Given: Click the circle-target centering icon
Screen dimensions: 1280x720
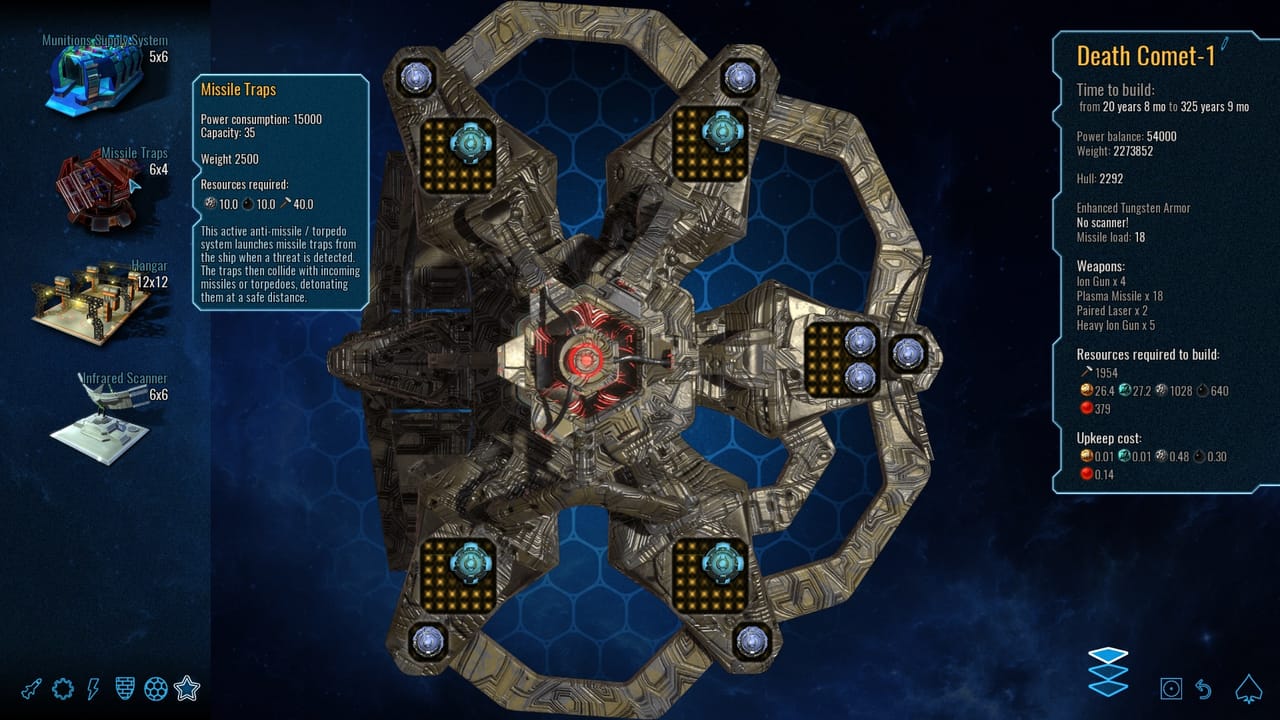Looking at the screenshot, I should click(x=1171, y=689).
